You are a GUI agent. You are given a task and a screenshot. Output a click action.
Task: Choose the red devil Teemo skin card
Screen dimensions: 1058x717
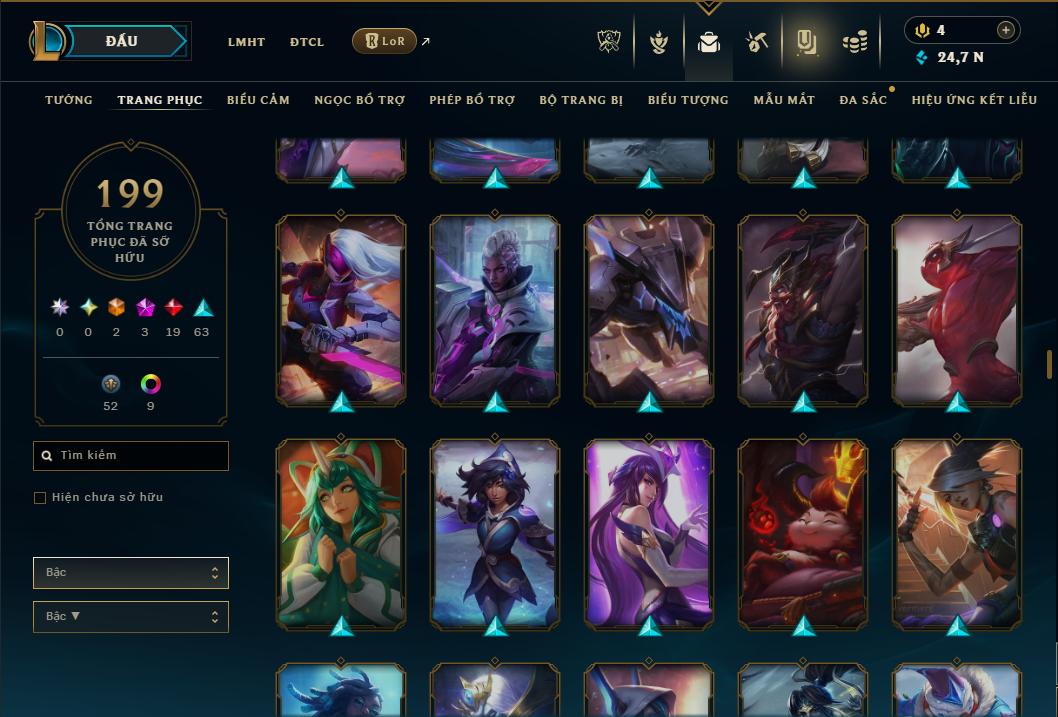click(803, 532)
